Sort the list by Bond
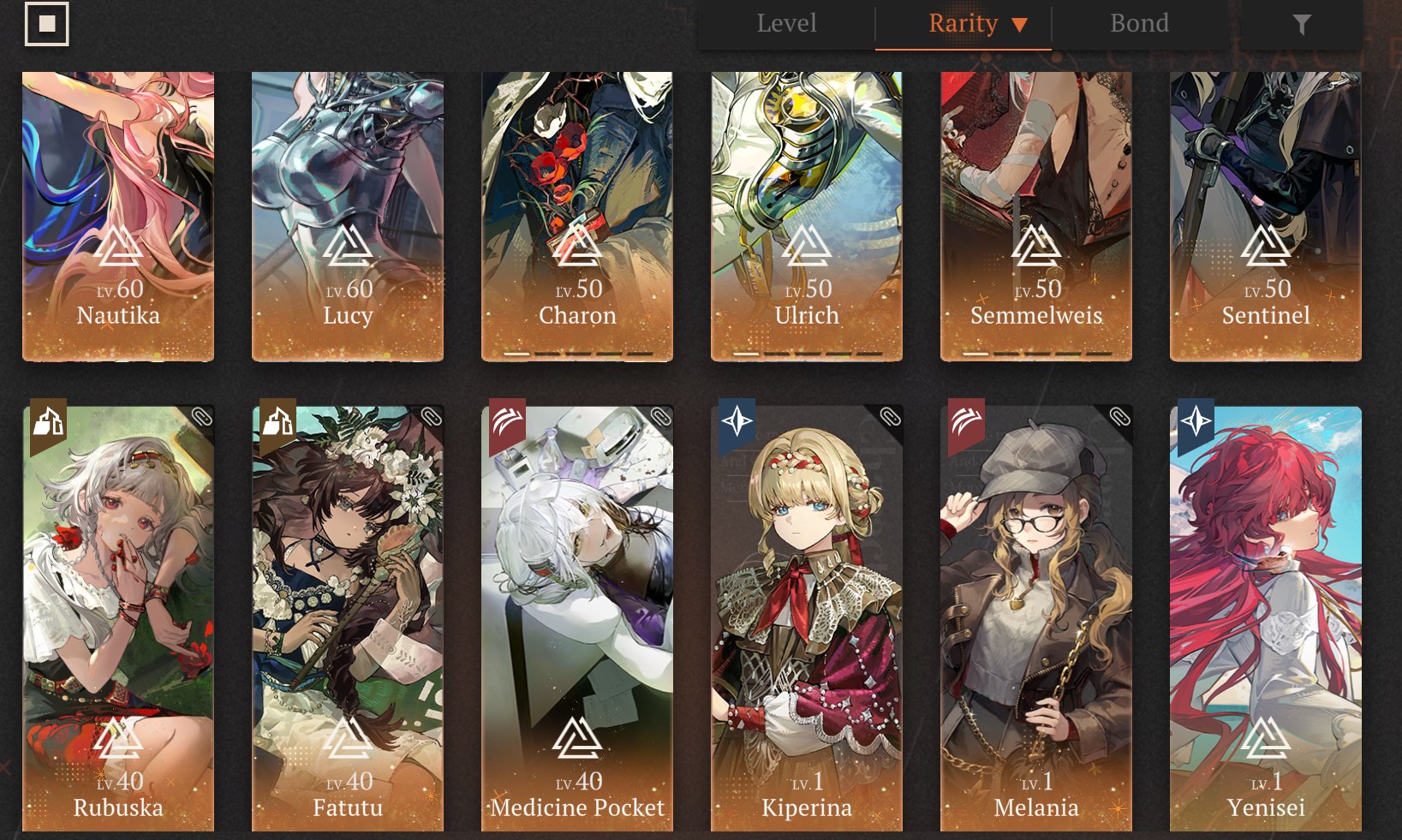The image size is (1402, 840). (1139, 24)
